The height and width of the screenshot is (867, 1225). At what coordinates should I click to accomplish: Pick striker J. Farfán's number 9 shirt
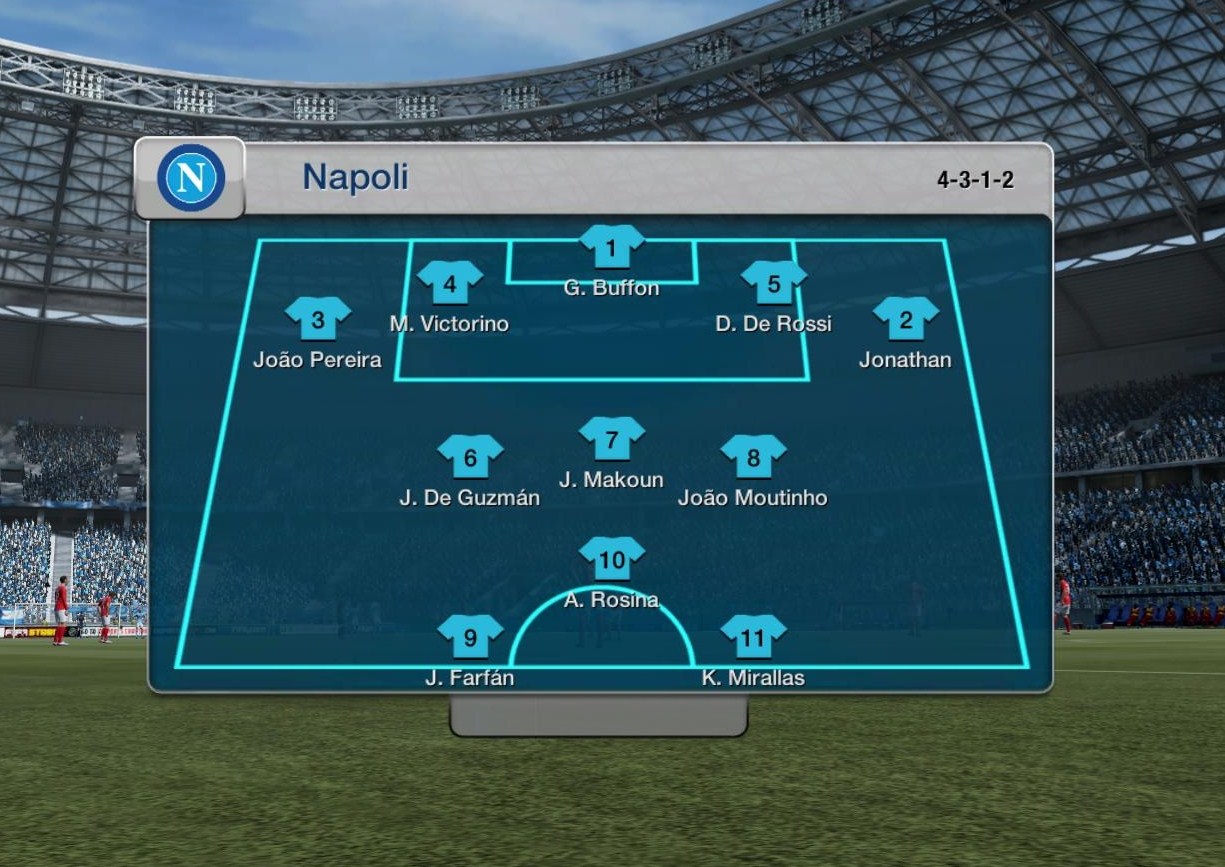(x=470, y=637)
